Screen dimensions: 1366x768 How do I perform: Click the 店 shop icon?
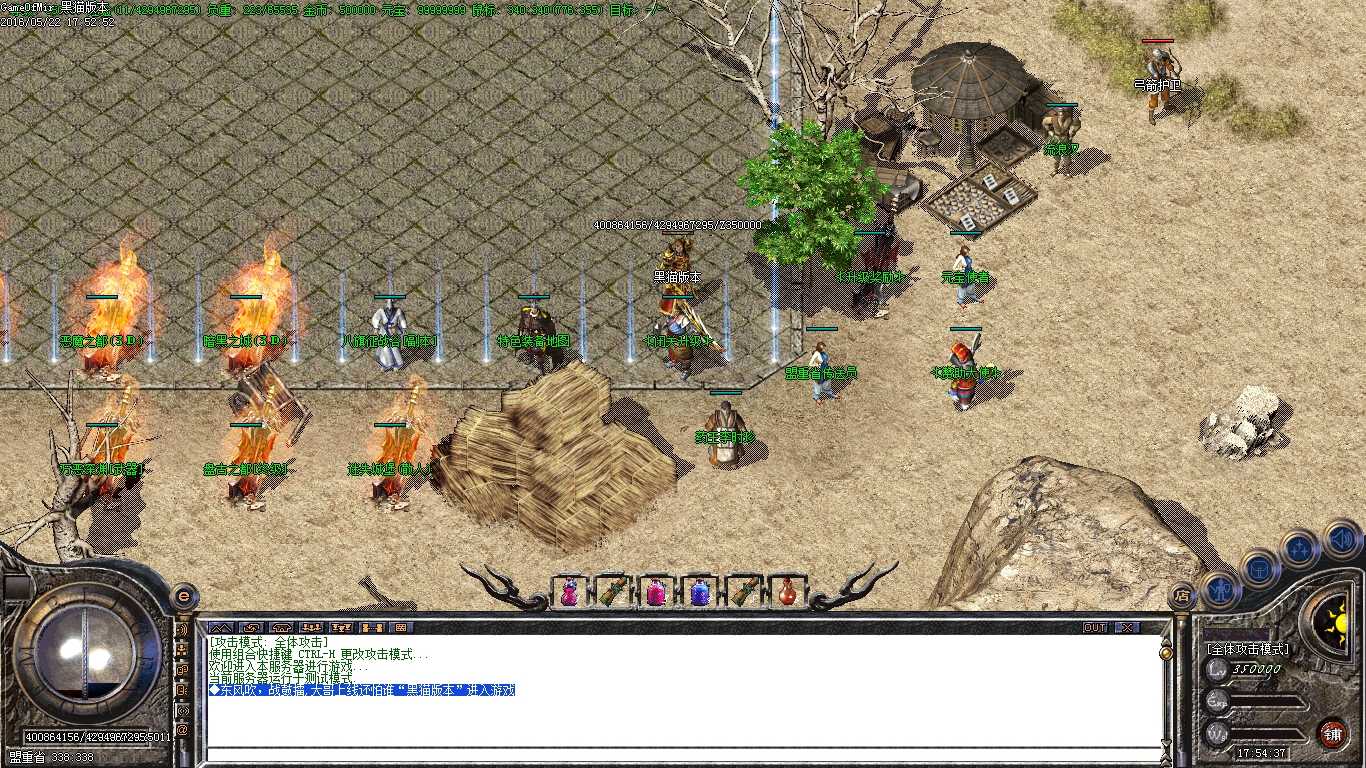[x=1181, y=594]
